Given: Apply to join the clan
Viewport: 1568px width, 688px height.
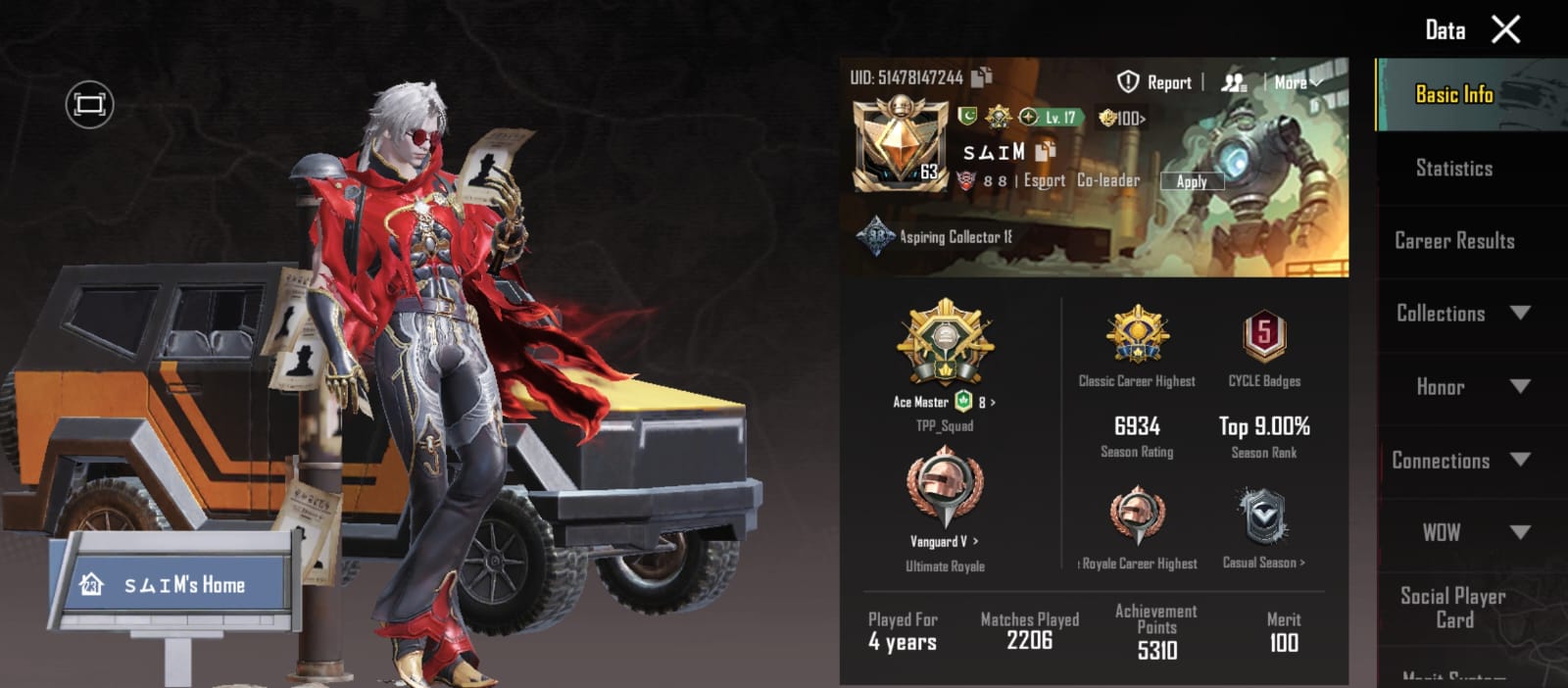Looking at the screenshot, I should 1192,181.
